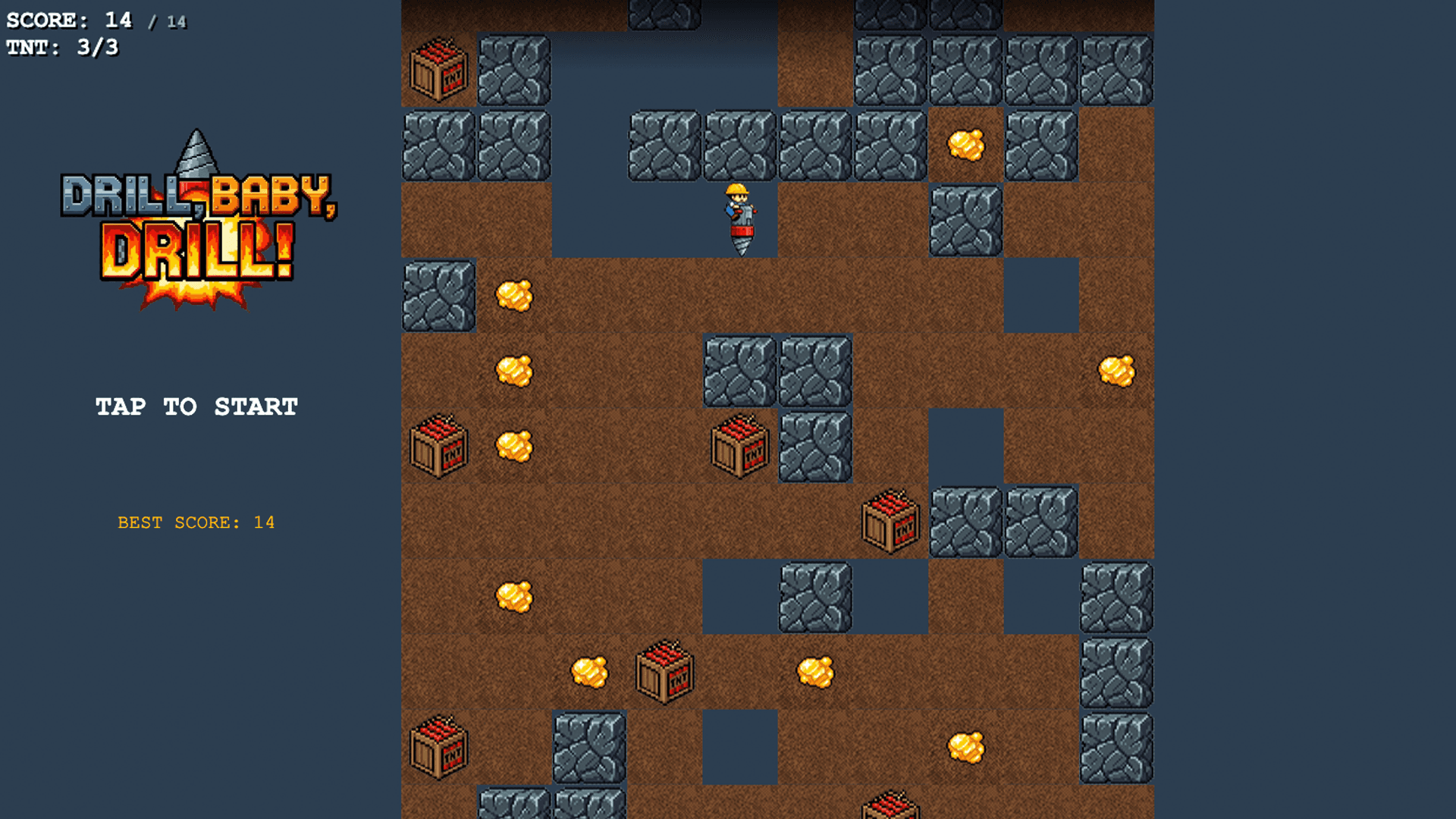The height and width of the screenshot is (819, 1456).
Task: Tap the TAP TO START prompt
Action: (x=196, y=406)
